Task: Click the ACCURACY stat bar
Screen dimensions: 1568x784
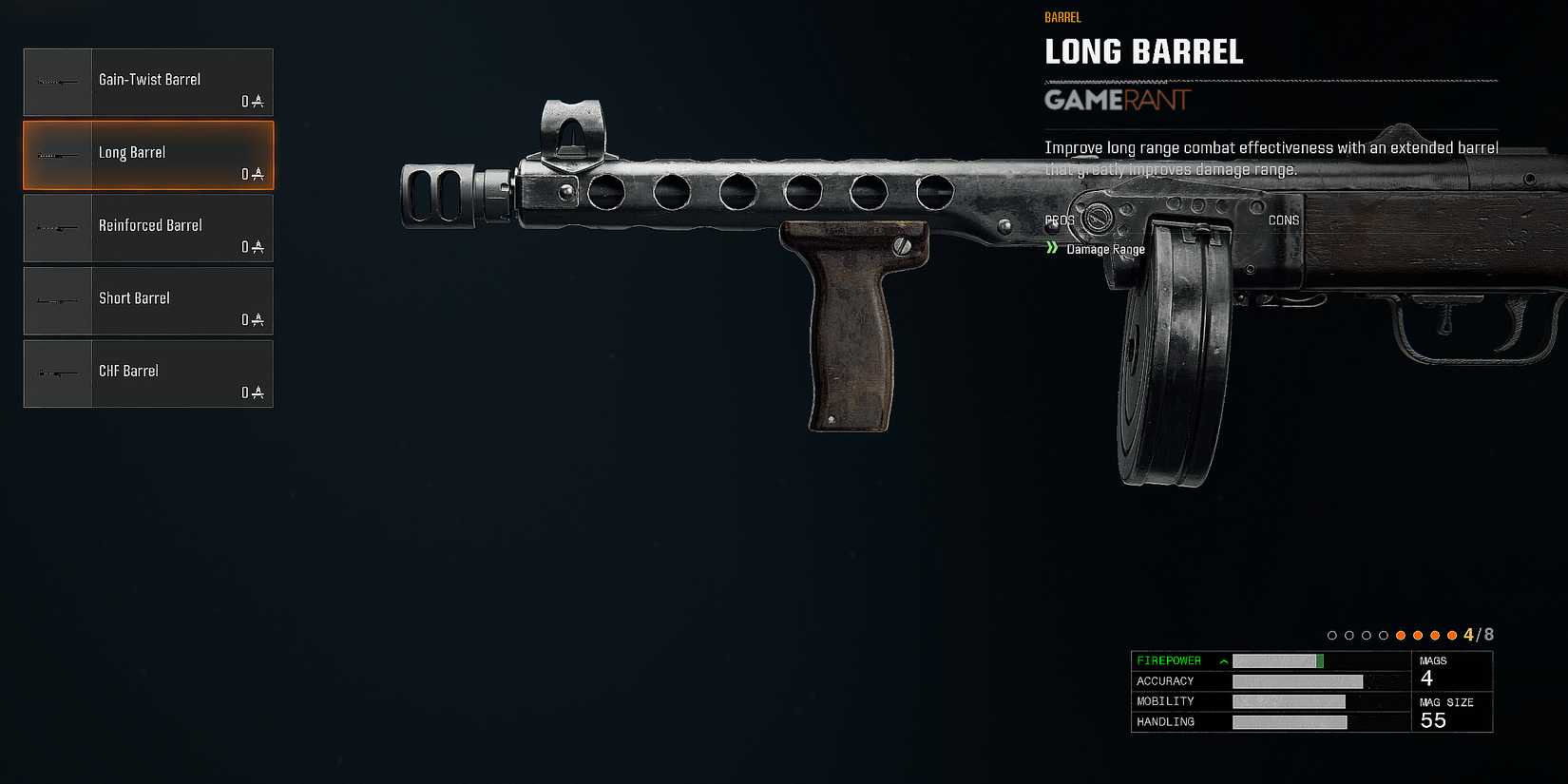Action: [1297, 680]
